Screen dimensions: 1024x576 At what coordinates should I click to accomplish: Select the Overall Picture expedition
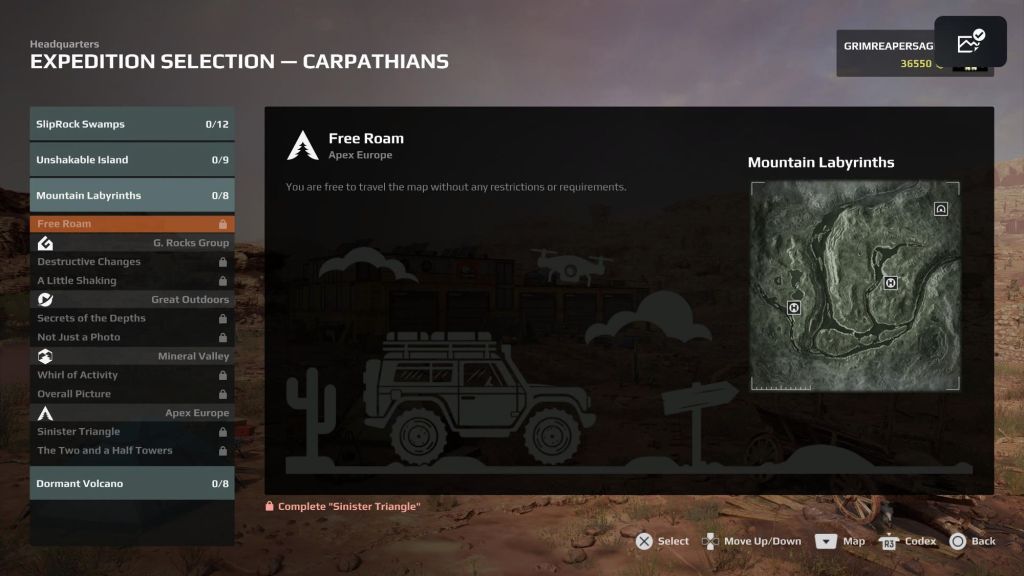[x=132, y=394]
